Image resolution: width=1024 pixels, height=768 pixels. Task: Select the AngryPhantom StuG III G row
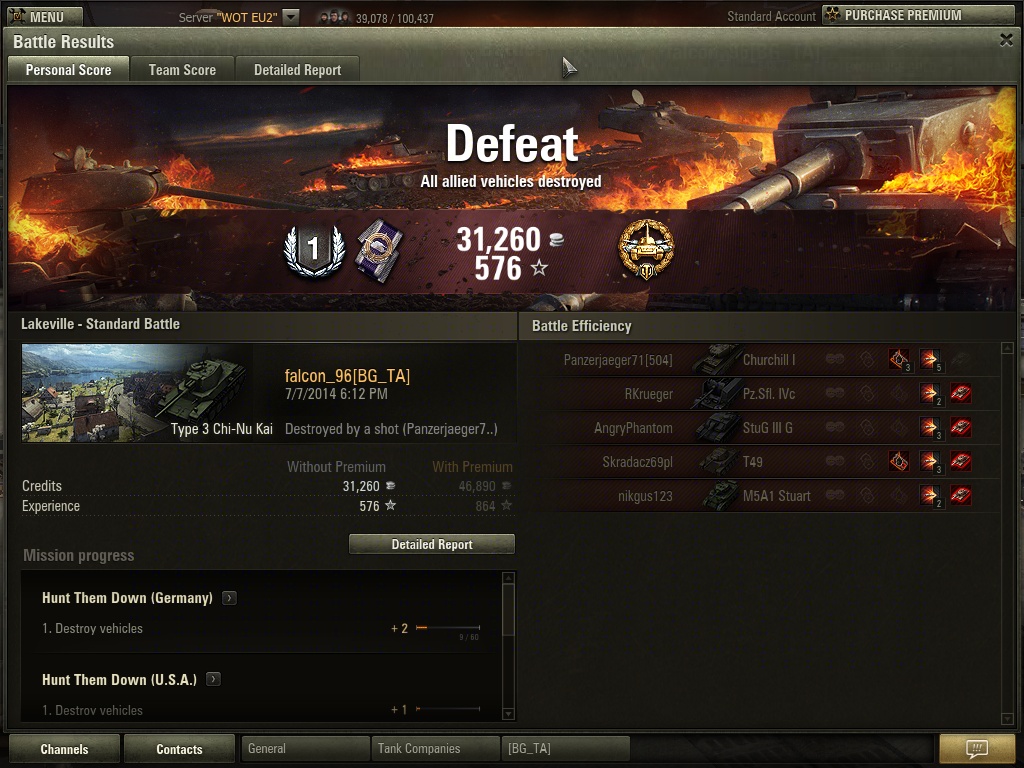coord(760,428)
